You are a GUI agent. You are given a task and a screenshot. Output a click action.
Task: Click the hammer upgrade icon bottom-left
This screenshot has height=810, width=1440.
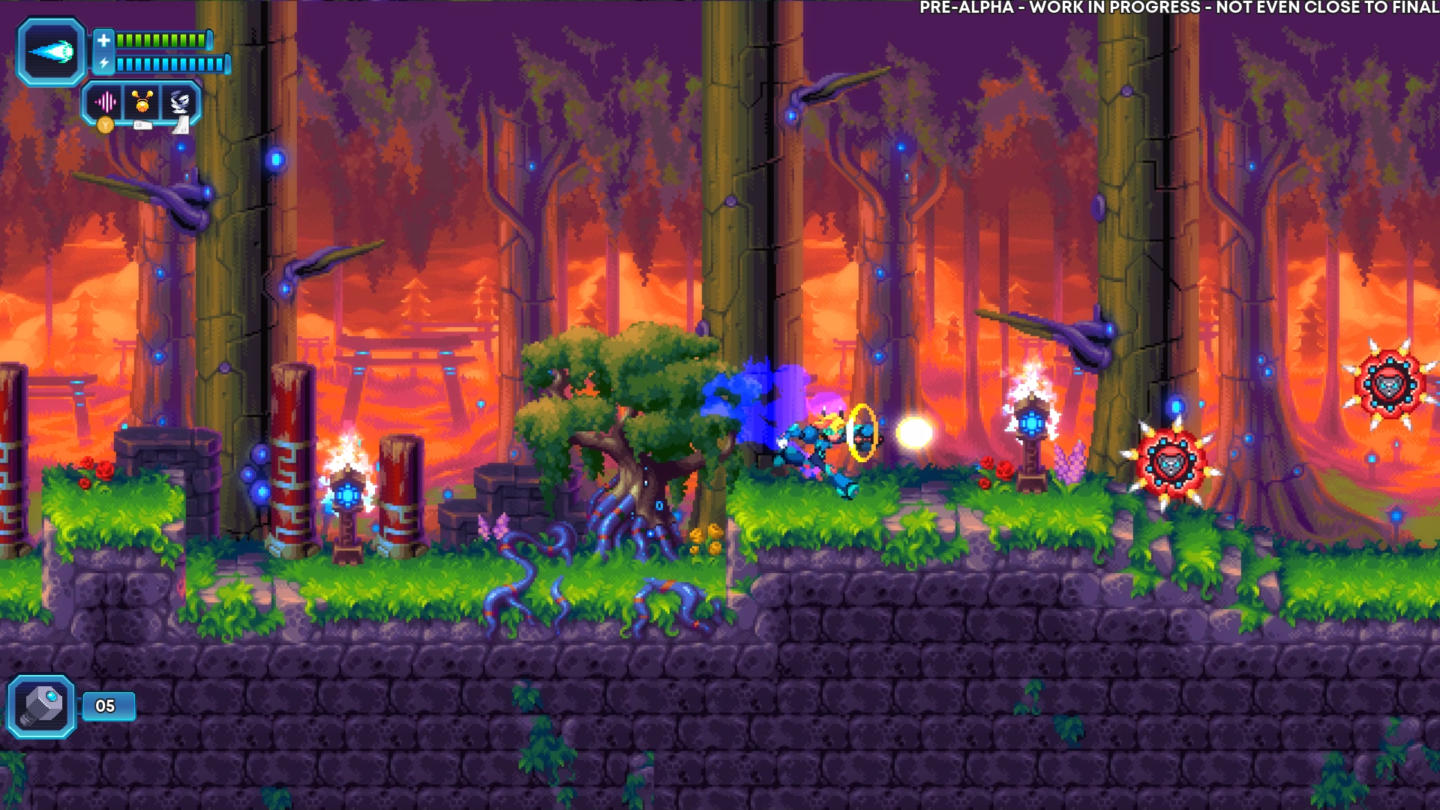point(42,705)
